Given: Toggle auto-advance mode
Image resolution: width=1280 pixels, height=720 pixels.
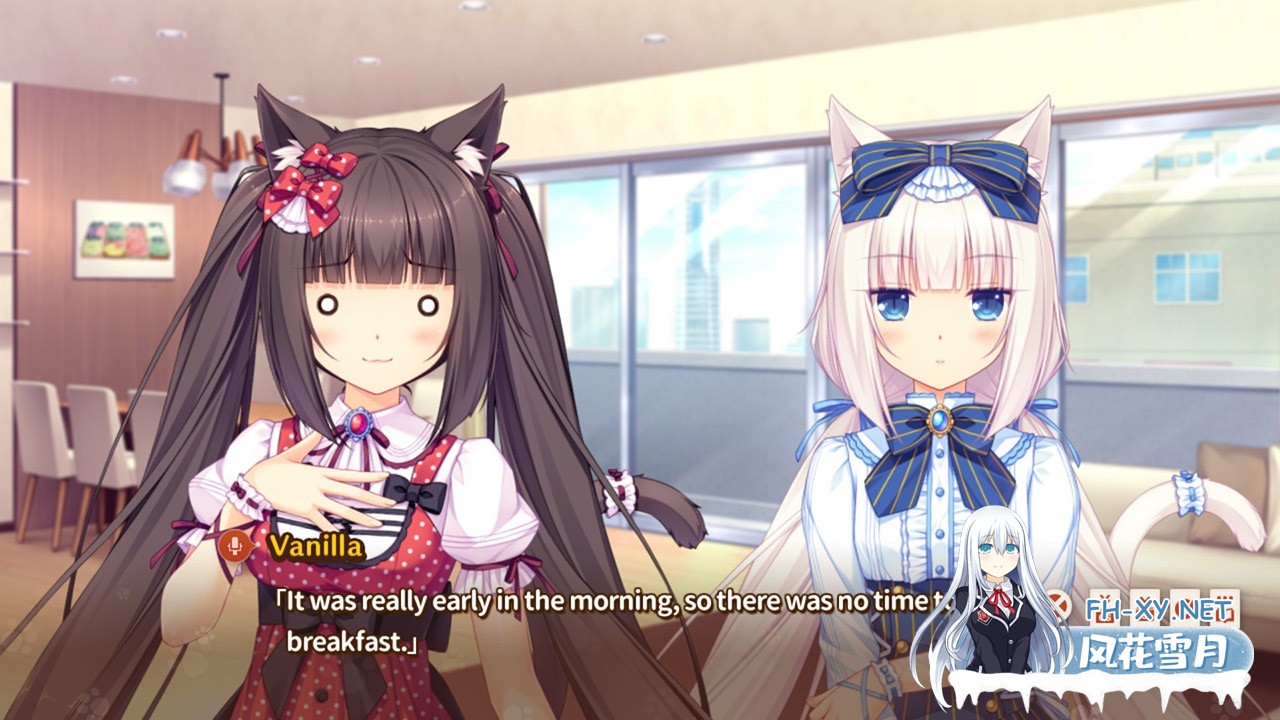Looking at the screenshot, I should tap(1186, 606).
